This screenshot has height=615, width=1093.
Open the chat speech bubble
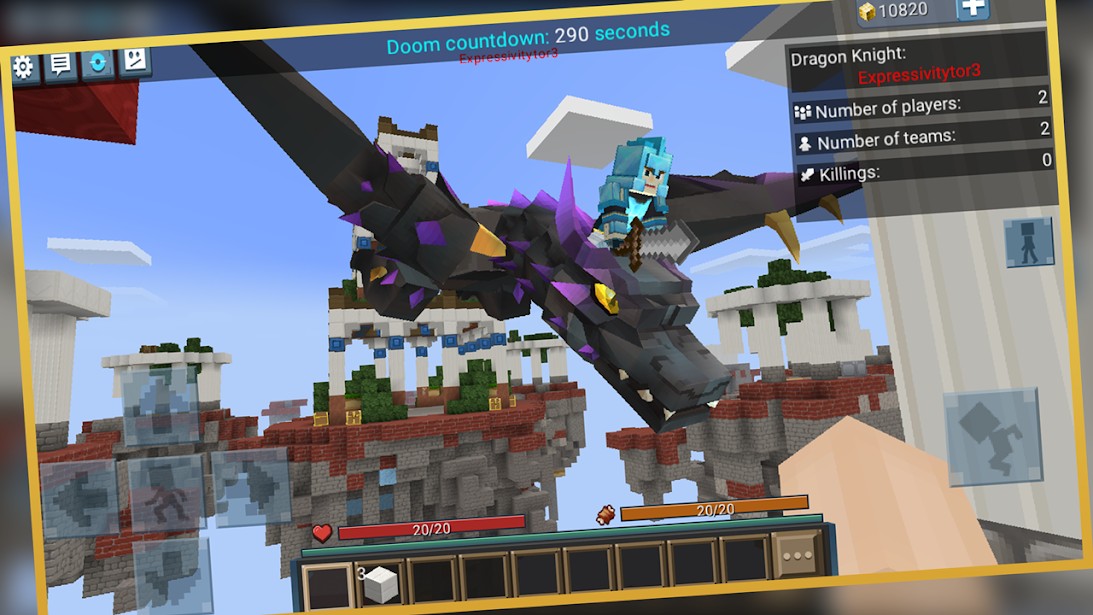point(60,65)
